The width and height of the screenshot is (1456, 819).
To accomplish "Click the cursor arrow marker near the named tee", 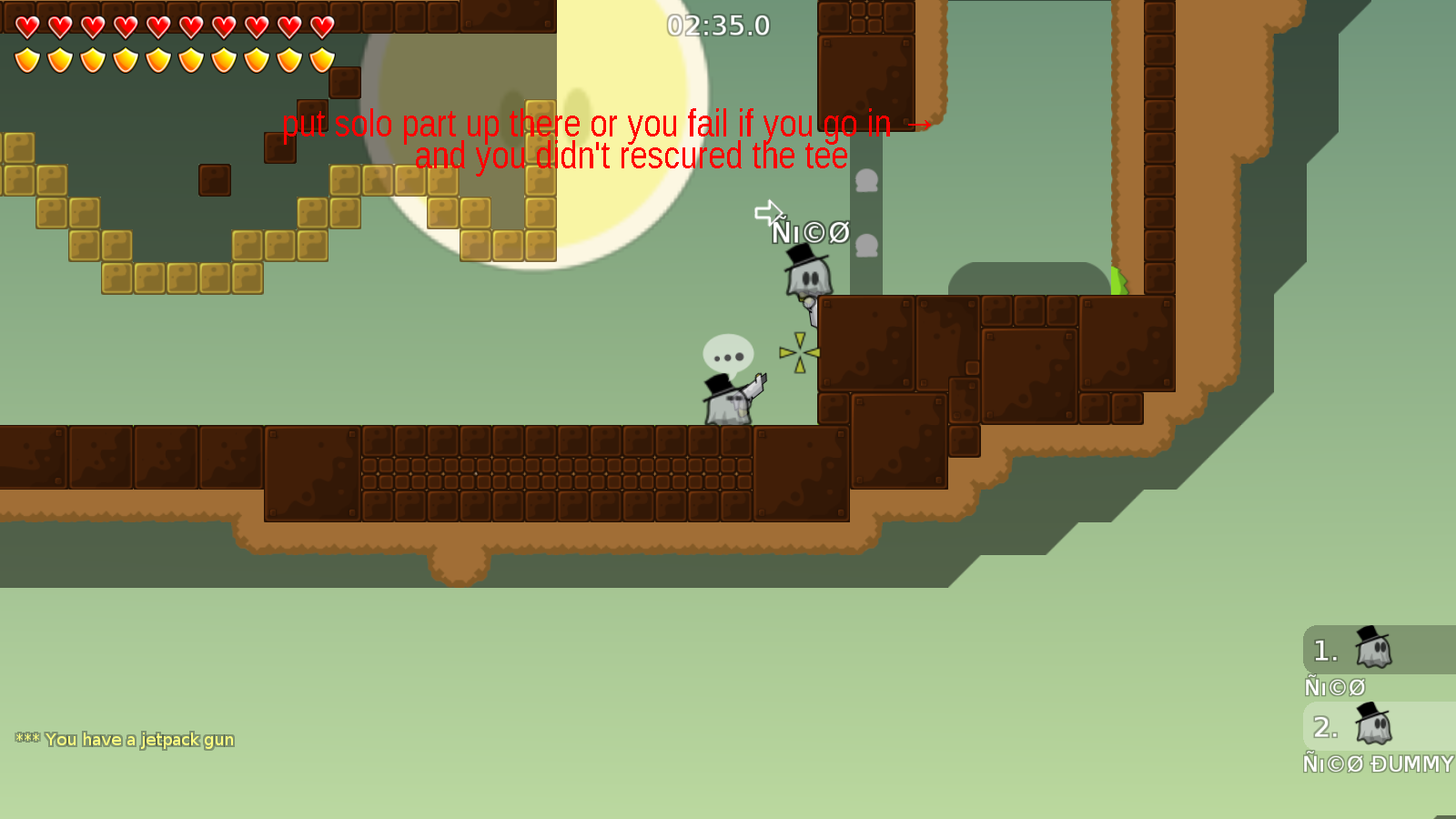I will point(770,213).
